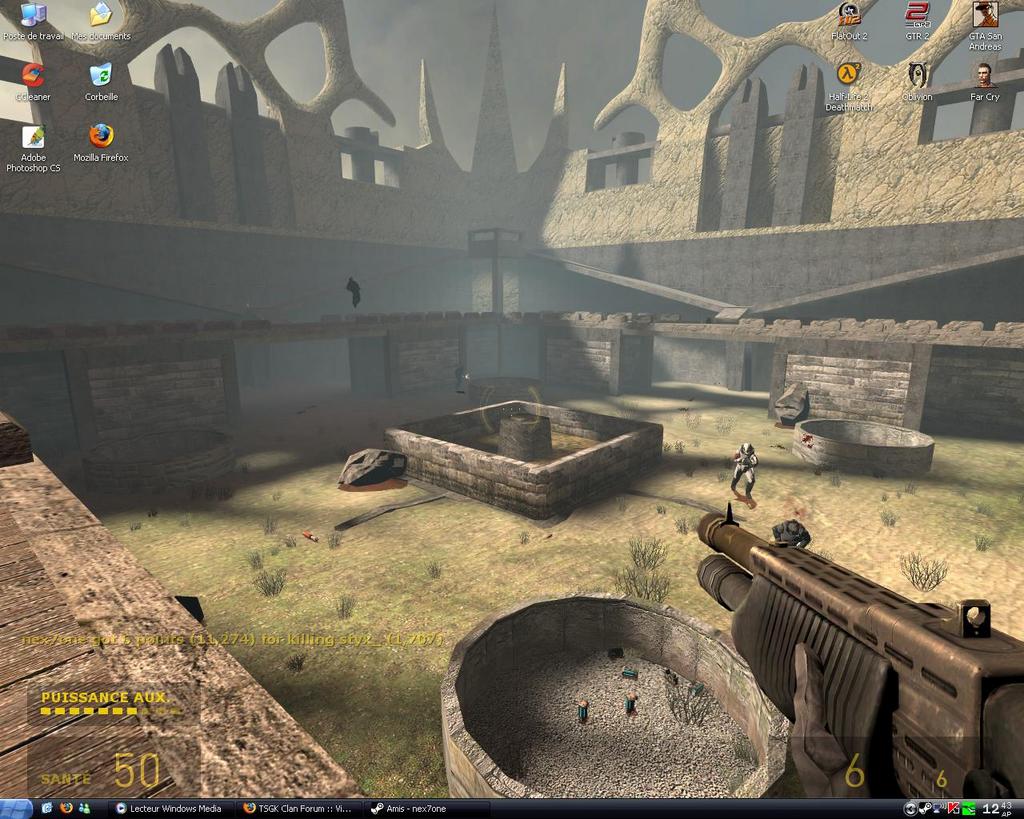Viewport: 1024px width, 819px height.
Task: Open the Half-Life 2 Deathmatch desktop shortcut
Action: [x=849, y=75]
